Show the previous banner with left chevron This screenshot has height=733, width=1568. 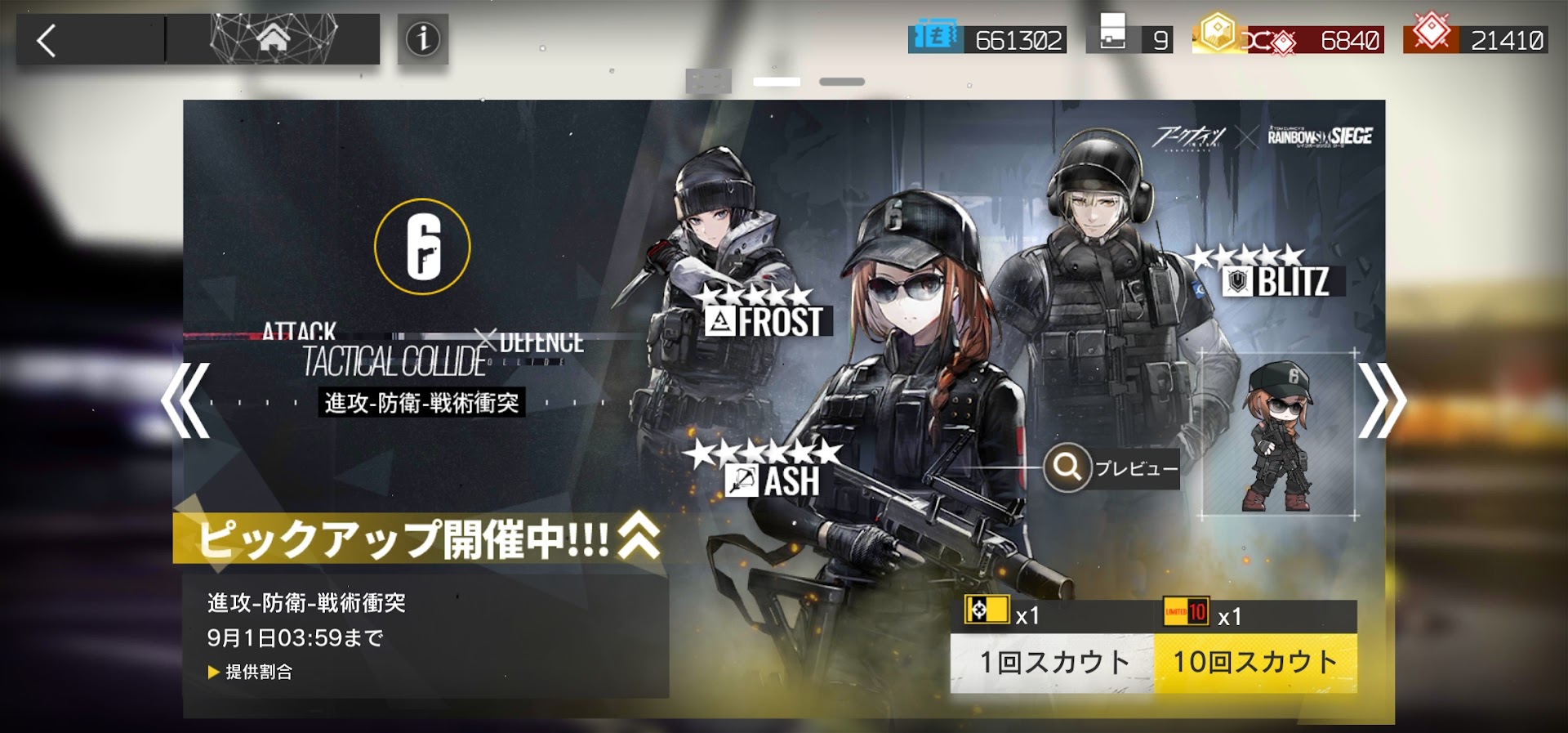point(186,400)
